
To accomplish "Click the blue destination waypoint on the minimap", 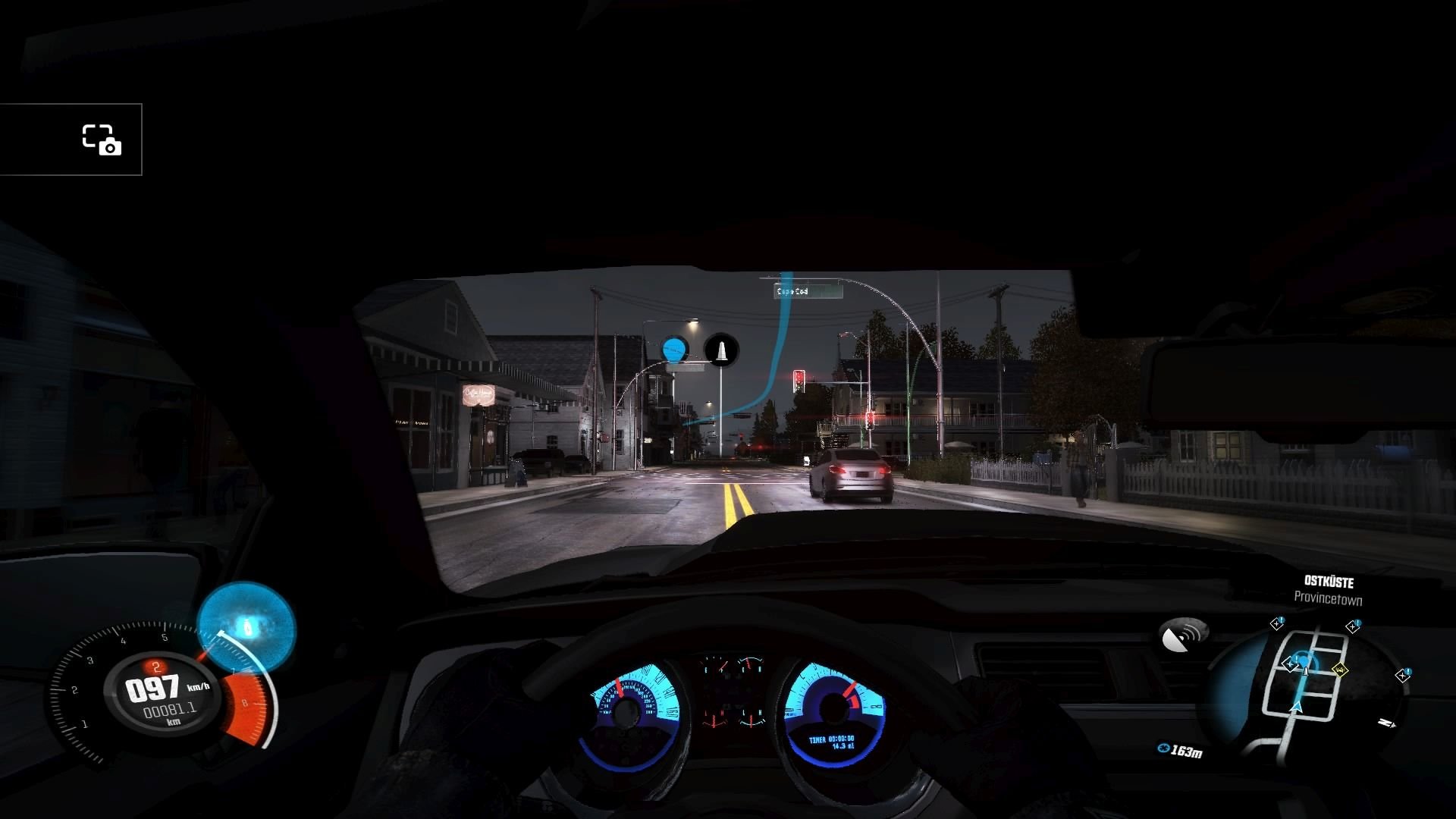I will [1303, 661].
